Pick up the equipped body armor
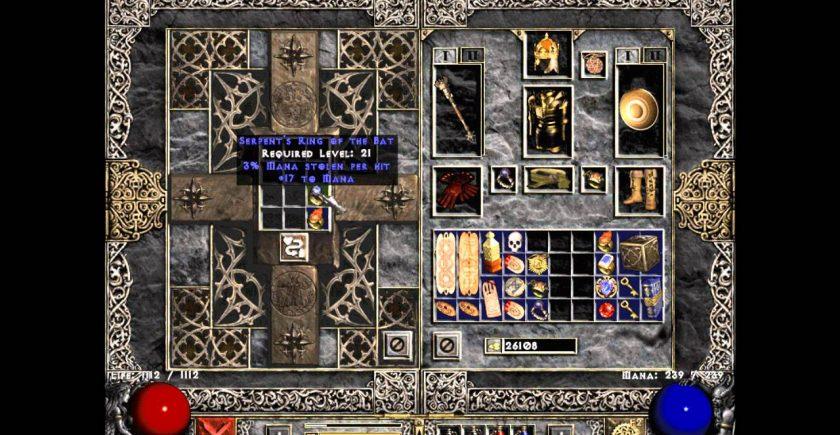This screenshot has width=840, height=435. [548, 120]
